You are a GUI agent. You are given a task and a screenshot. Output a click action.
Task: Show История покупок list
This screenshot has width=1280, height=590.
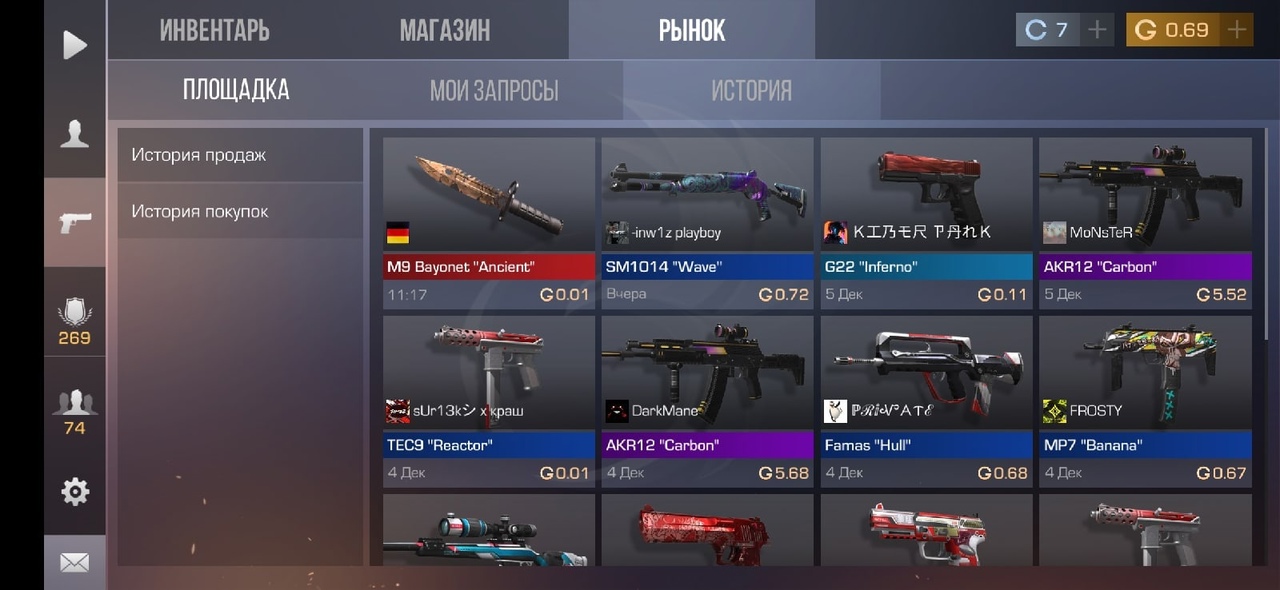pos(240,211)
